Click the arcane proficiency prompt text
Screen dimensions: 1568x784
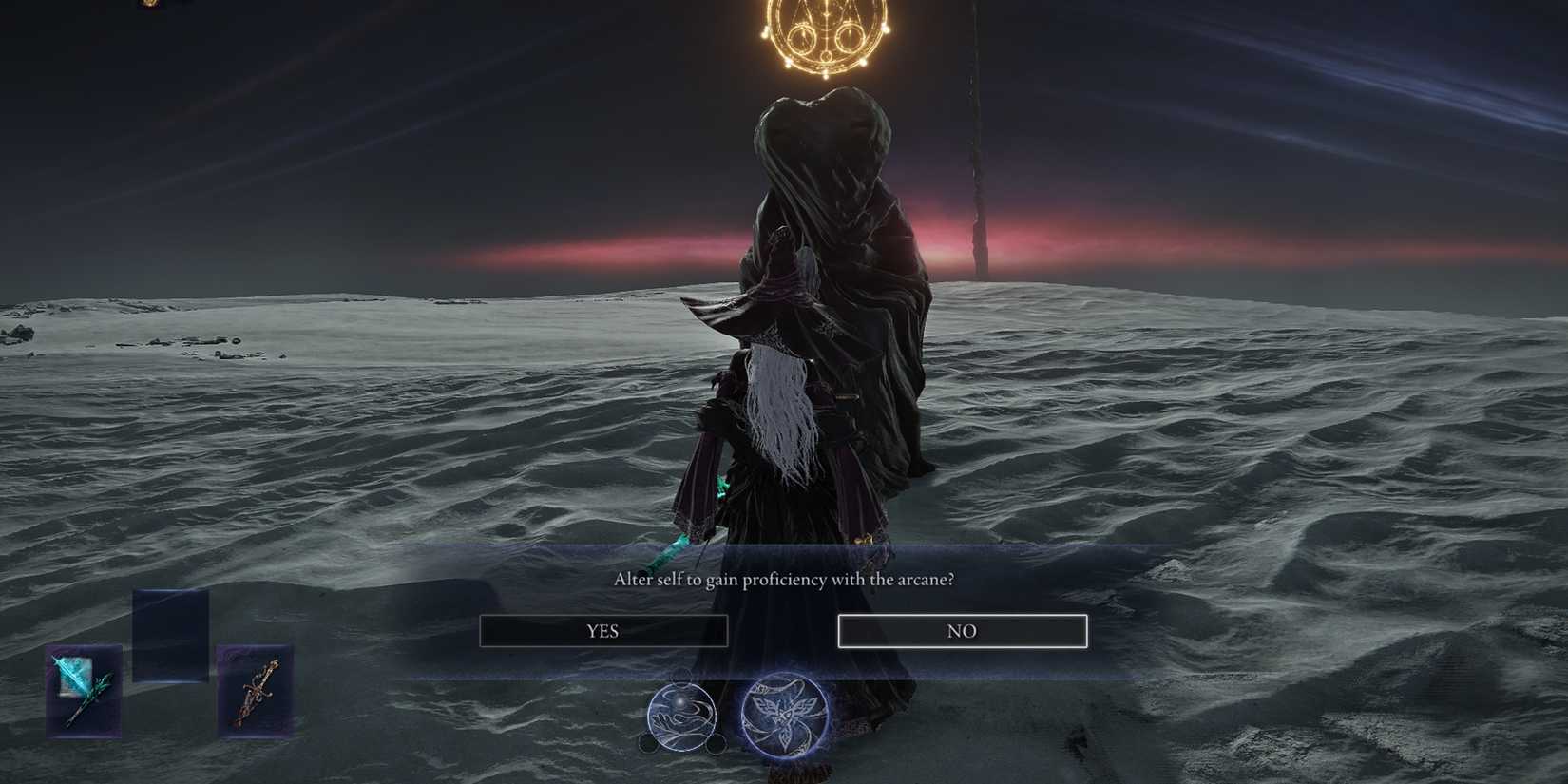click(783, 577)
